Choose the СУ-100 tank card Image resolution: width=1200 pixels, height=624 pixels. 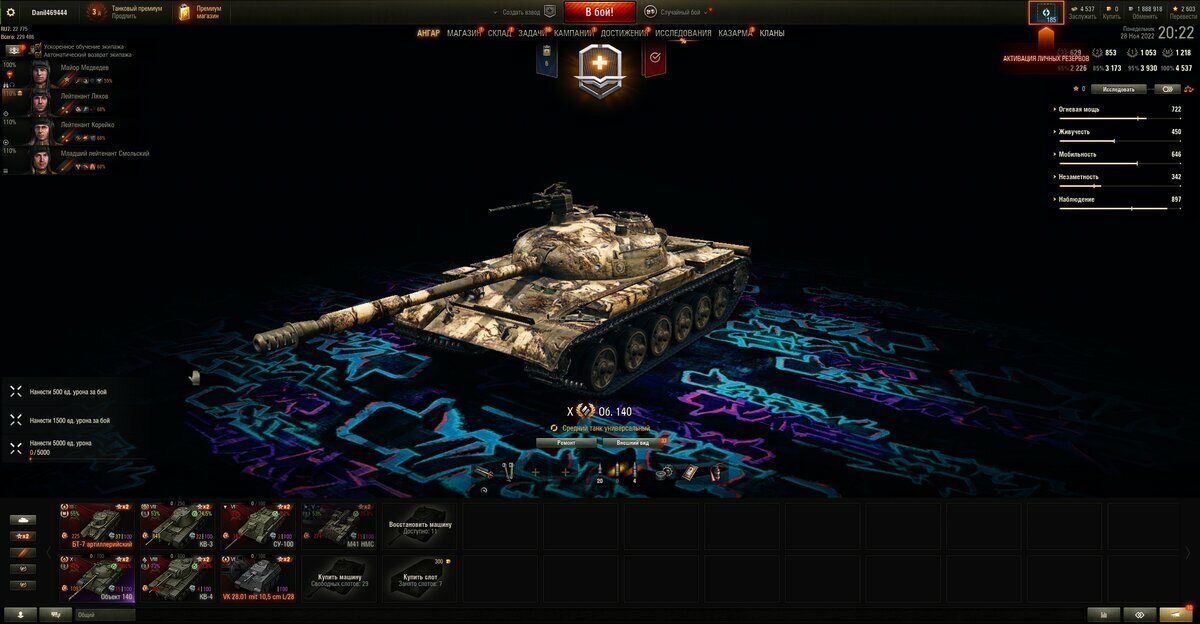click(258, 525)
